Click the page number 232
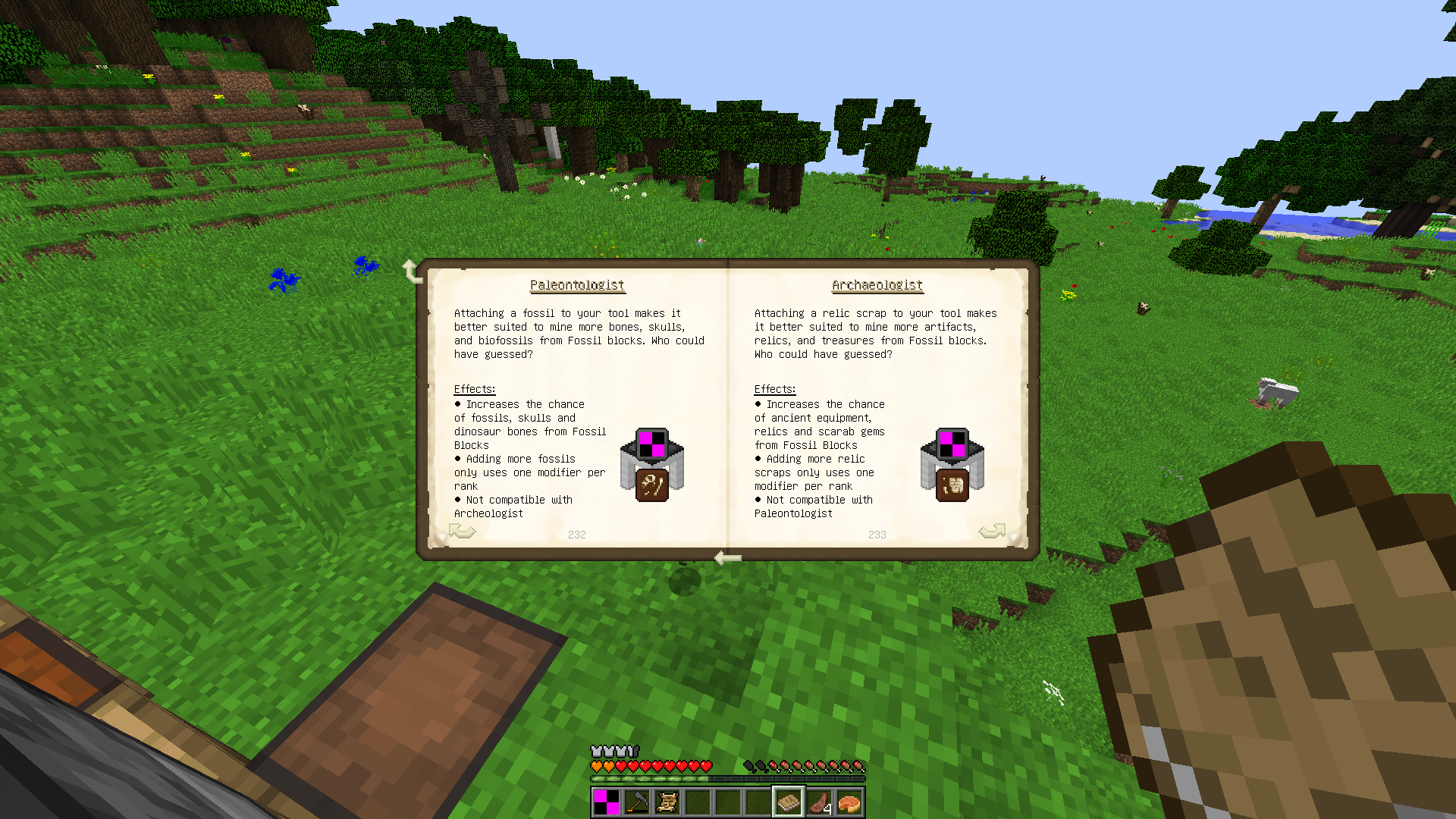Image resolution: width=1456 pixels, height=819 pixels. coord(577,535)
